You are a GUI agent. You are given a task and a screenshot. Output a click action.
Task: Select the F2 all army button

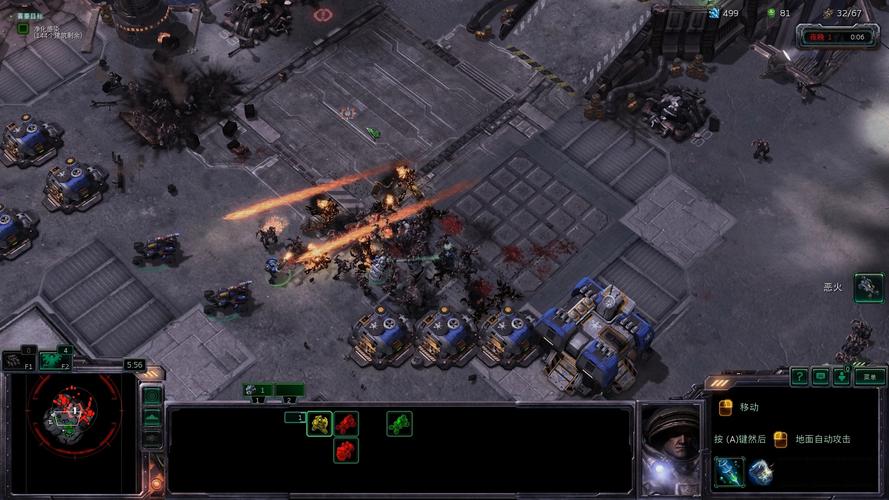[54, 360]
